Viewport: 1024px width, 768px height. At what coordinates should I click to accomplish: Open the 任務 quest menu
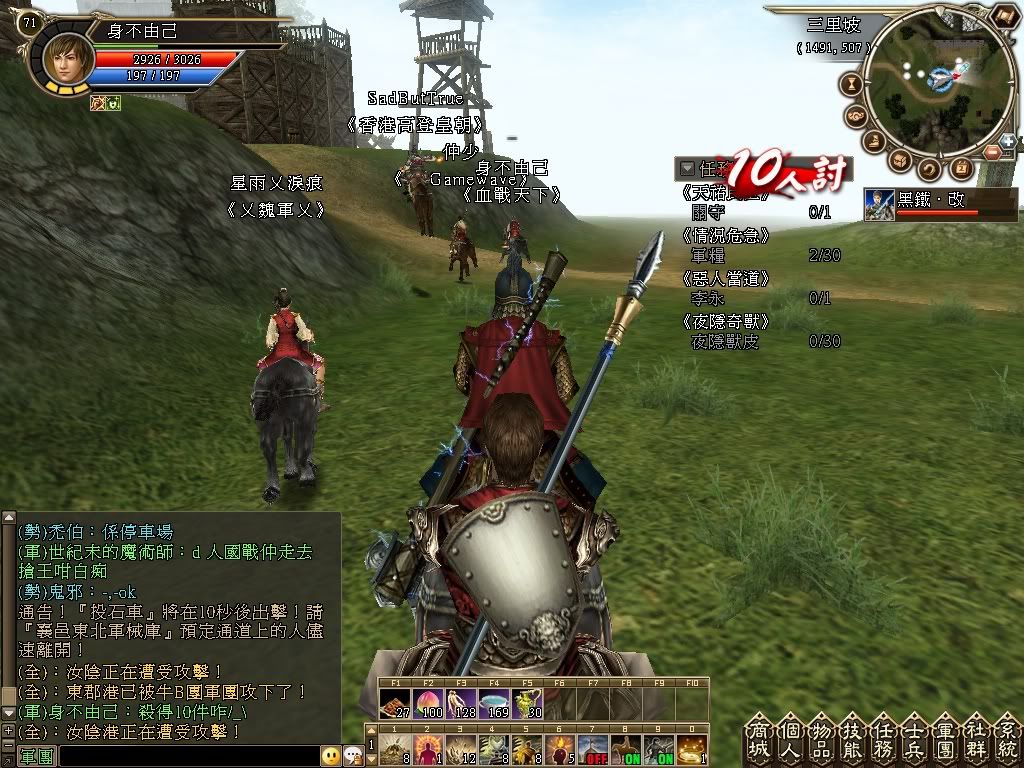point(884,740)
